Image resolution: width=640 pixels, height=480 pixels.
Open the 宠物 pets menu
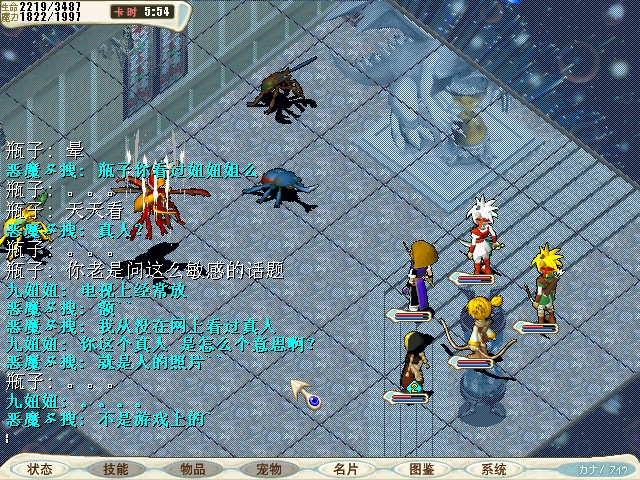pos(269,469)
